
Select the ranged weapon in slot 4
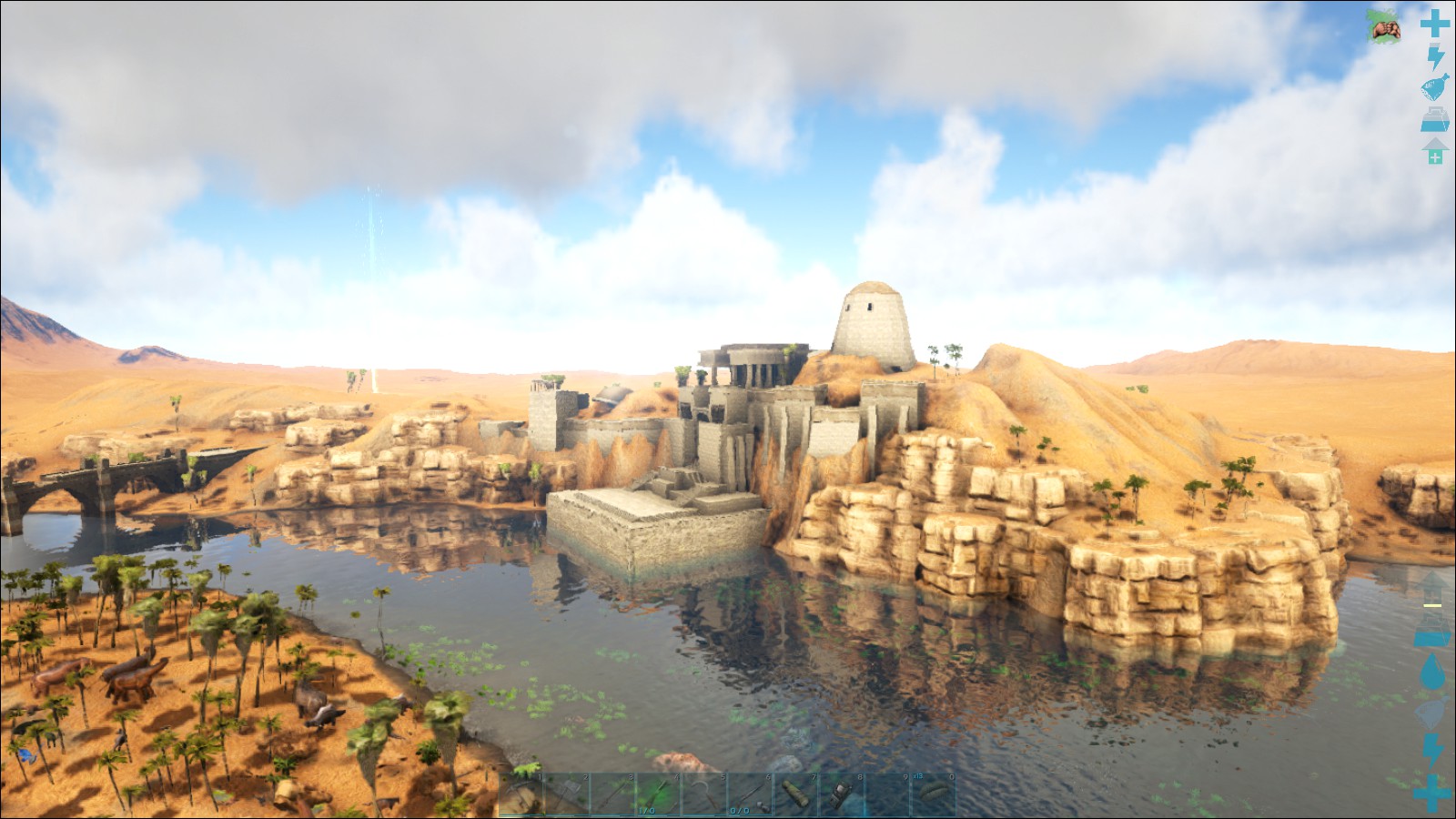click(x=658, y=794)
